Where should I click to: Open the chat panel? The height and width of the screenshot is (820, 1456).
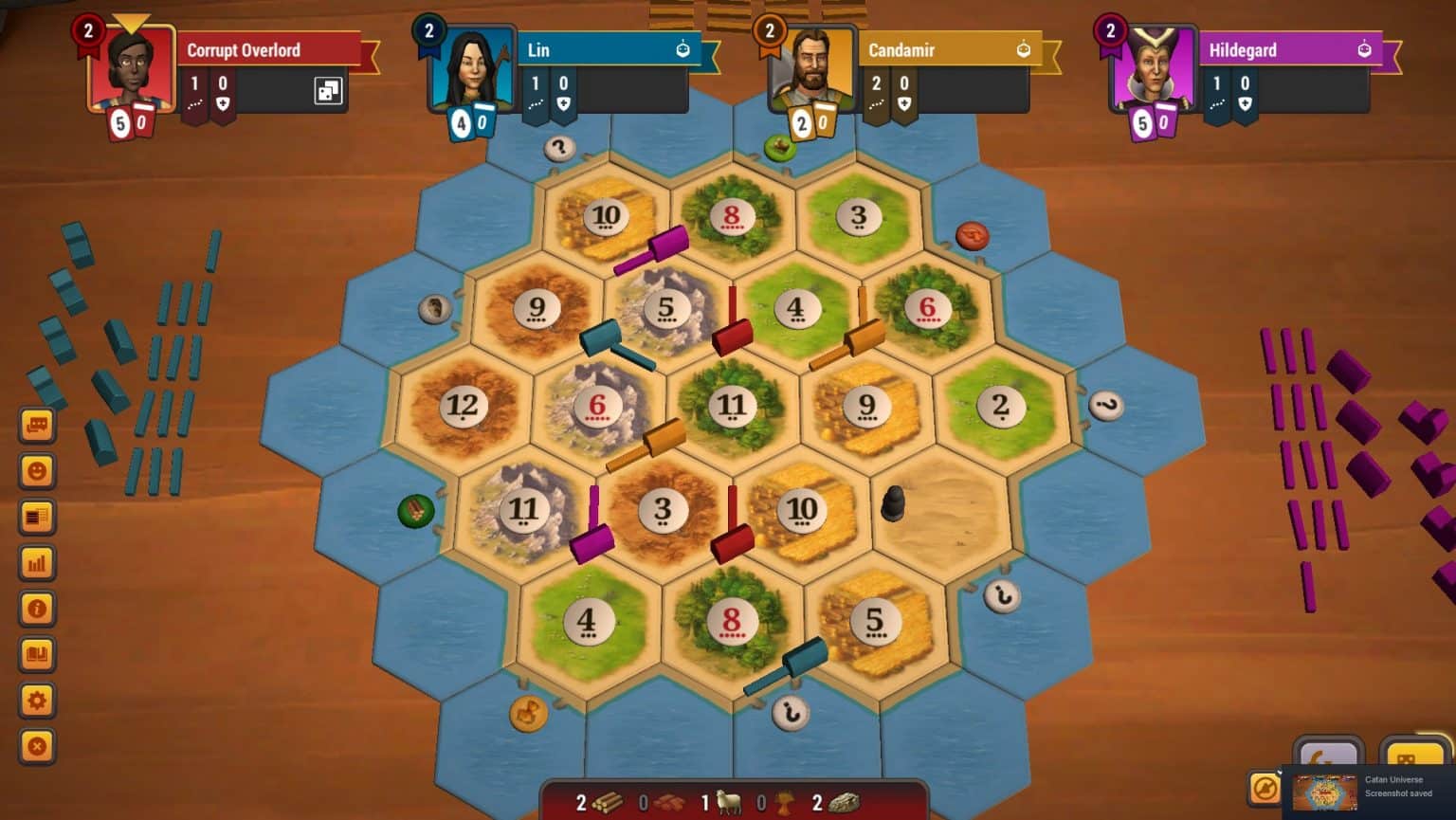point(36,424)
